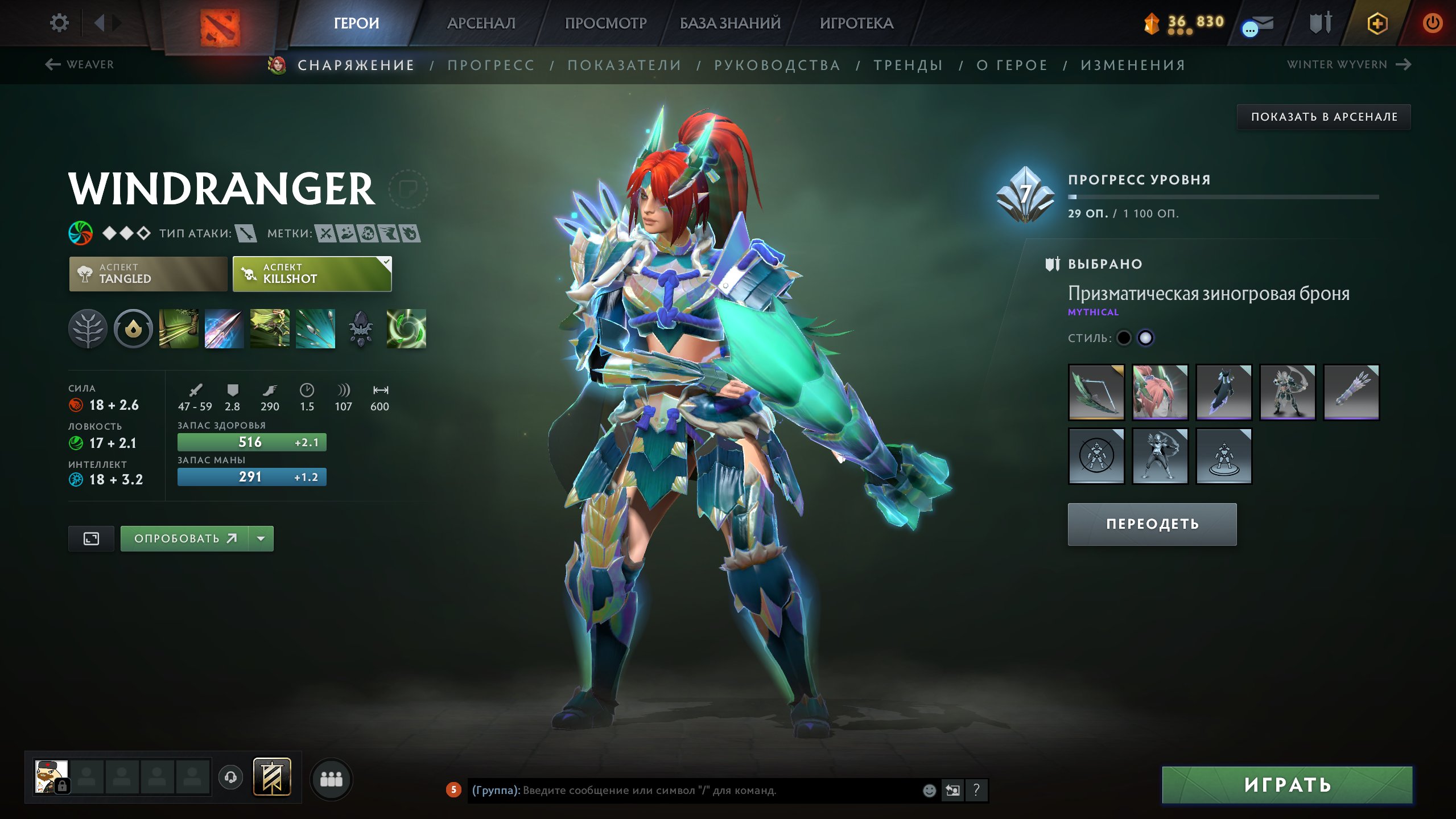Open the ПРОГРЕСС section tab
The height and width of the screenshot is (819, 1456).
(x=490, y=65)
